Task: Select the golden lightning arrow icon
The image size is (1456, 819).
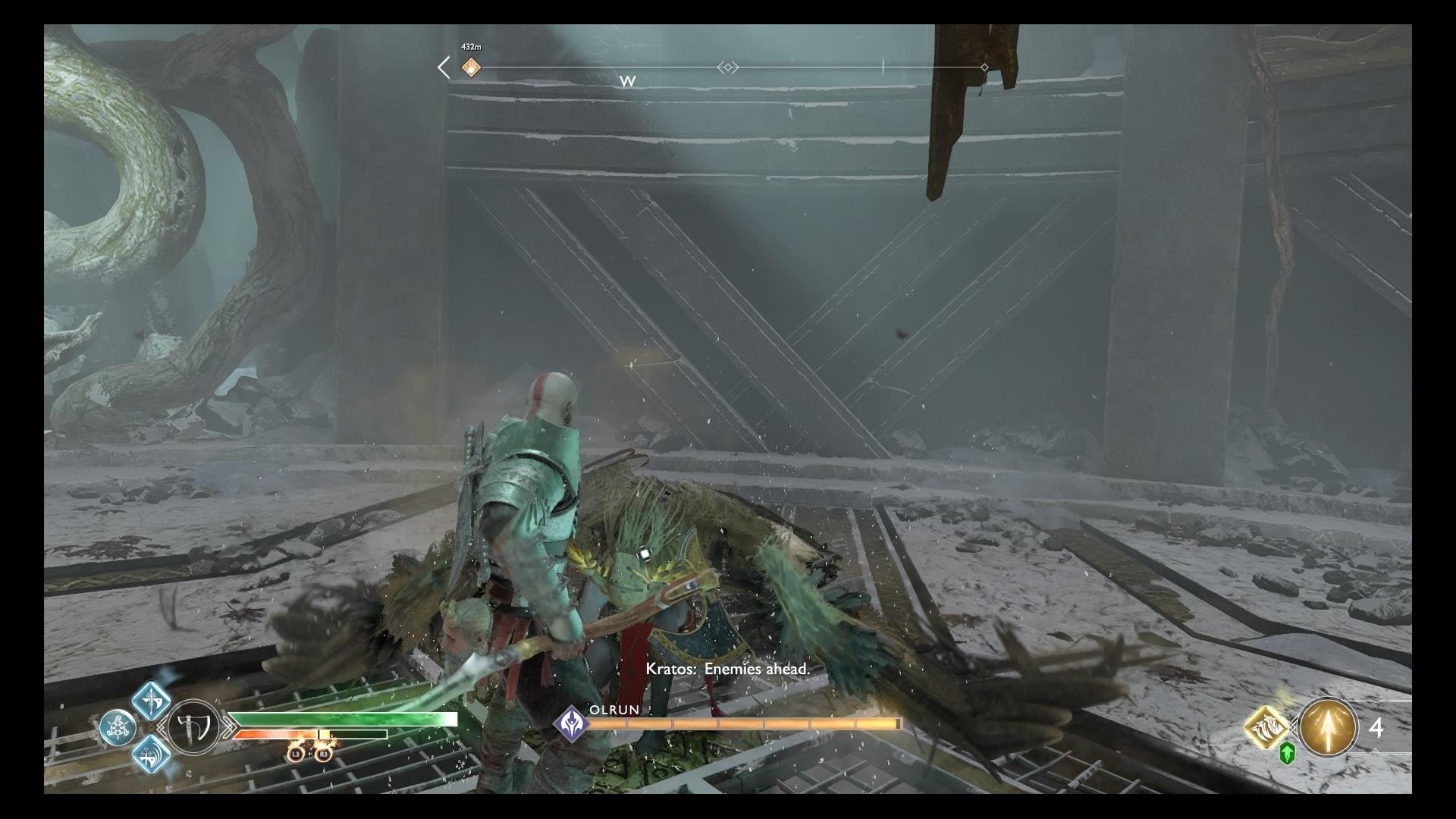Action: [1328, 727]
